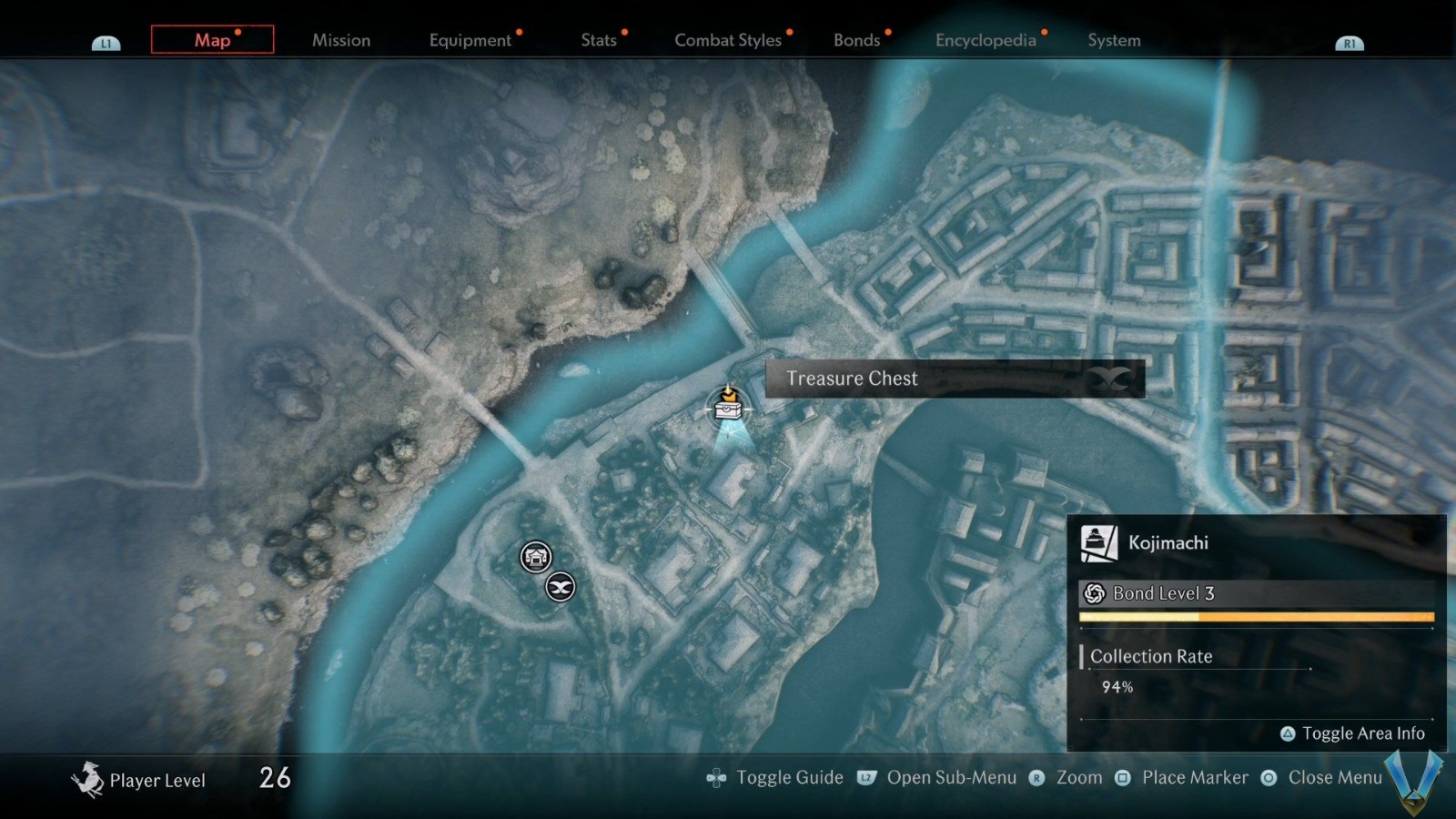Click the L1 shoulder button indicator
Viewport: 1456px width, 819px height.
click(x=106, y=41)
